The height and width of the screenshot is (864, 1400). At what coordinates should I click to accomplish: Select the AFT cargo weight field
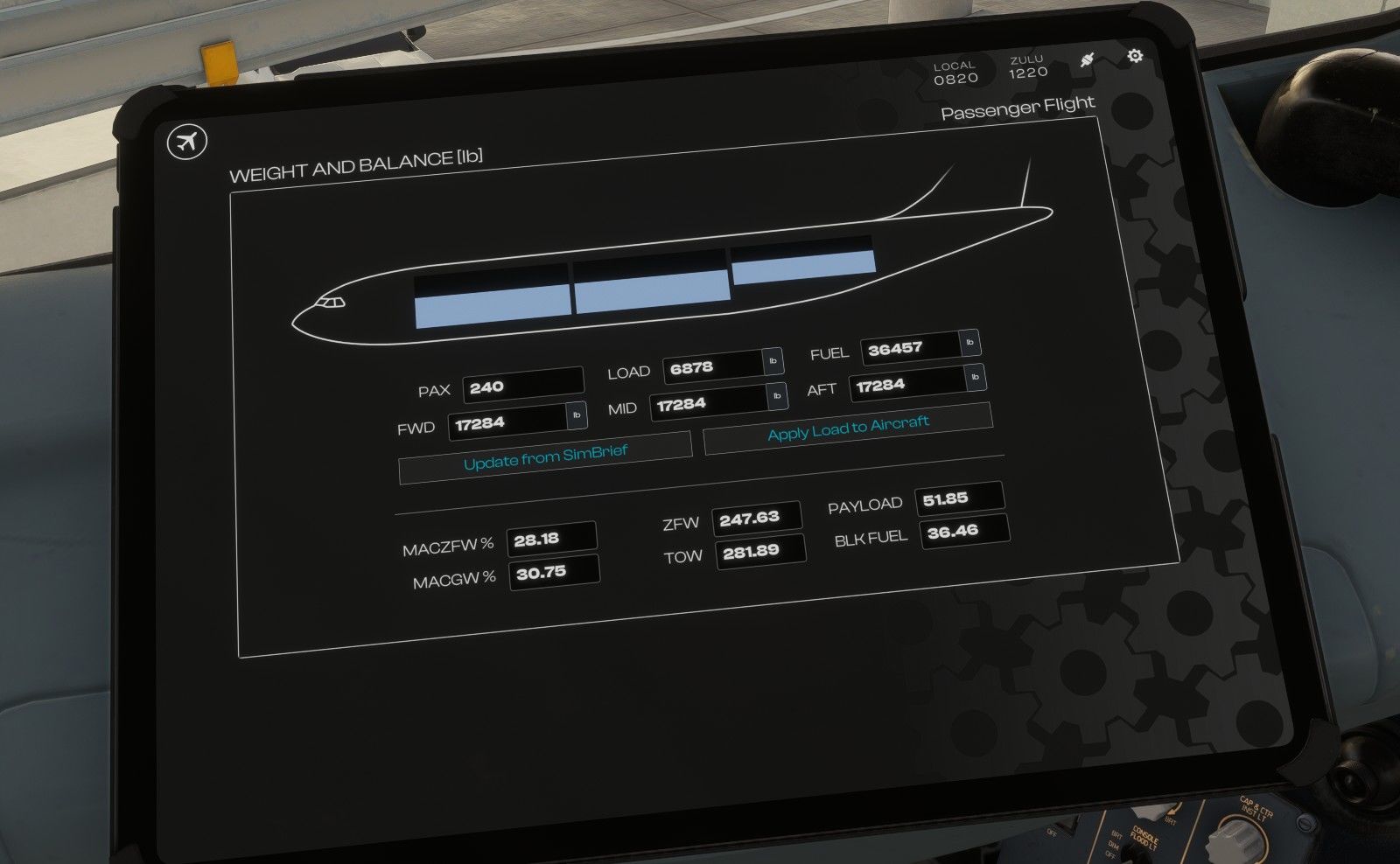(906, 384)
